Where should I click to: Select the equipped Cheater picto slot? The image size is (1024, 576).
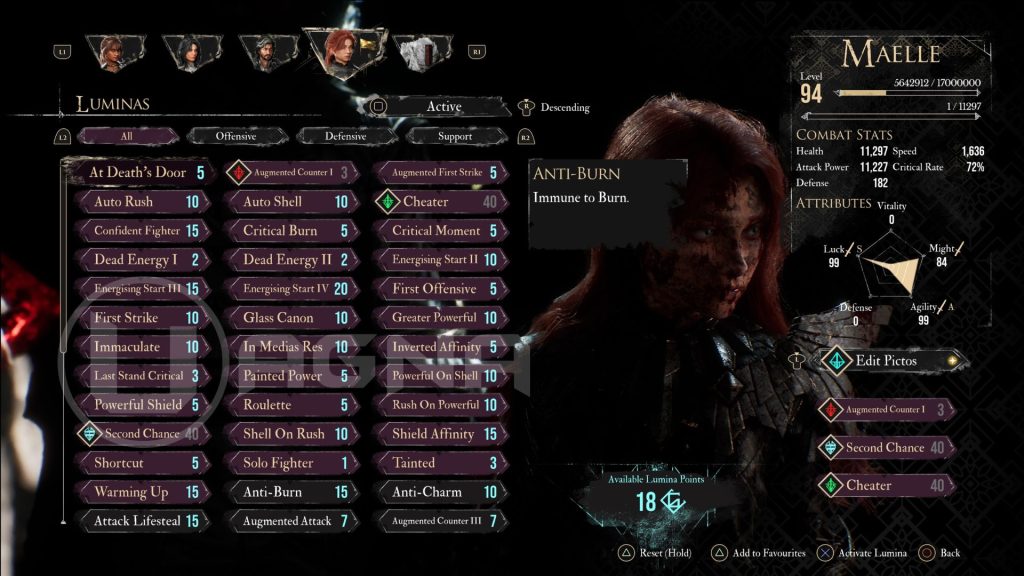tap(885, 486)
